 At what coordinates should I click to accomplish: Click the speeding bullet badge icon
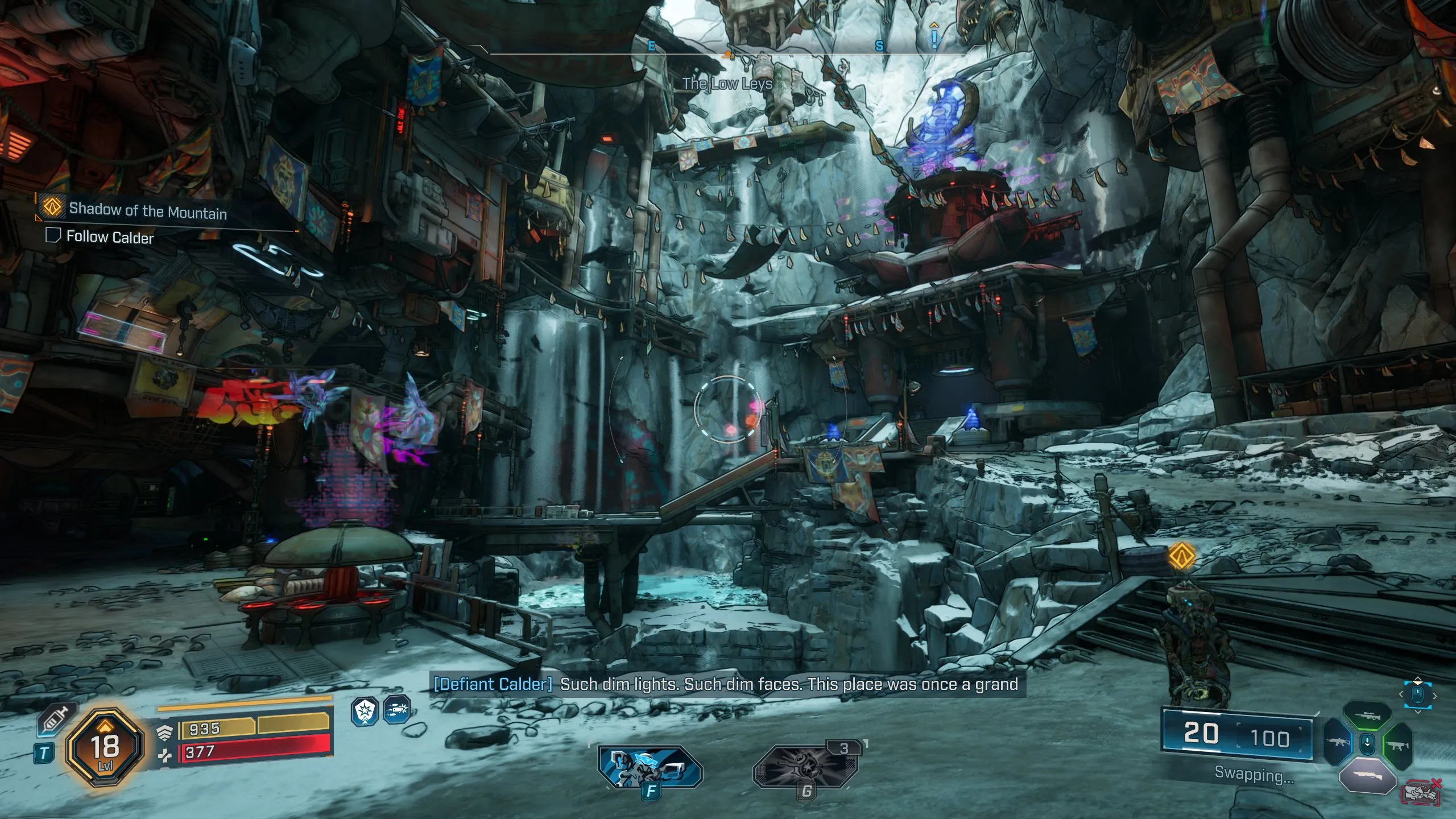(398, 712)
